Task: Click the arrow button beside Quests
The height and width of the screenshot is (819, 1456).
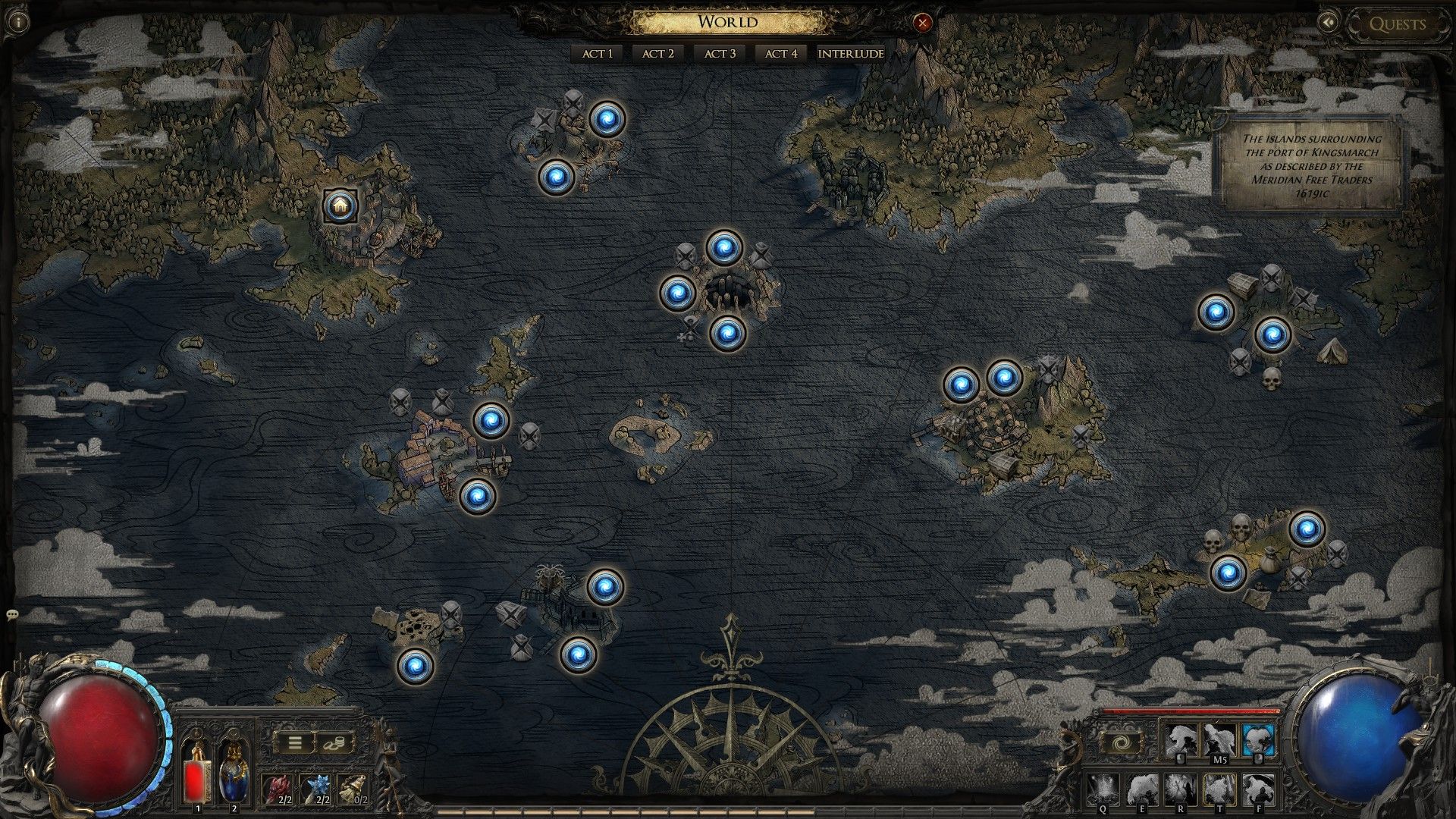Action: click(x=1329, y=23)
